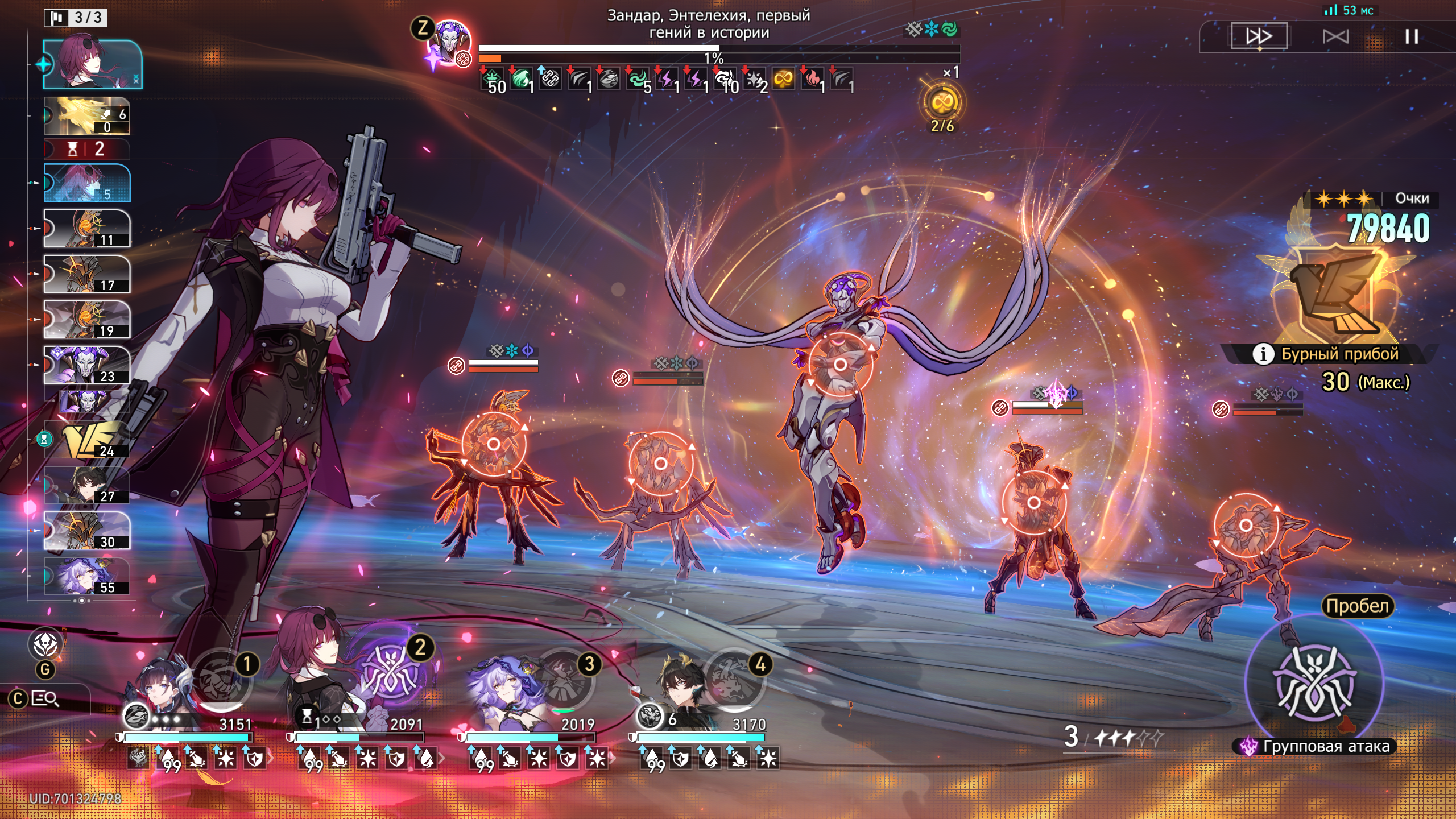The image size is (1456, 819).
Task: Select the golden wing emblem turn card at 24
Action: [87, 440]
